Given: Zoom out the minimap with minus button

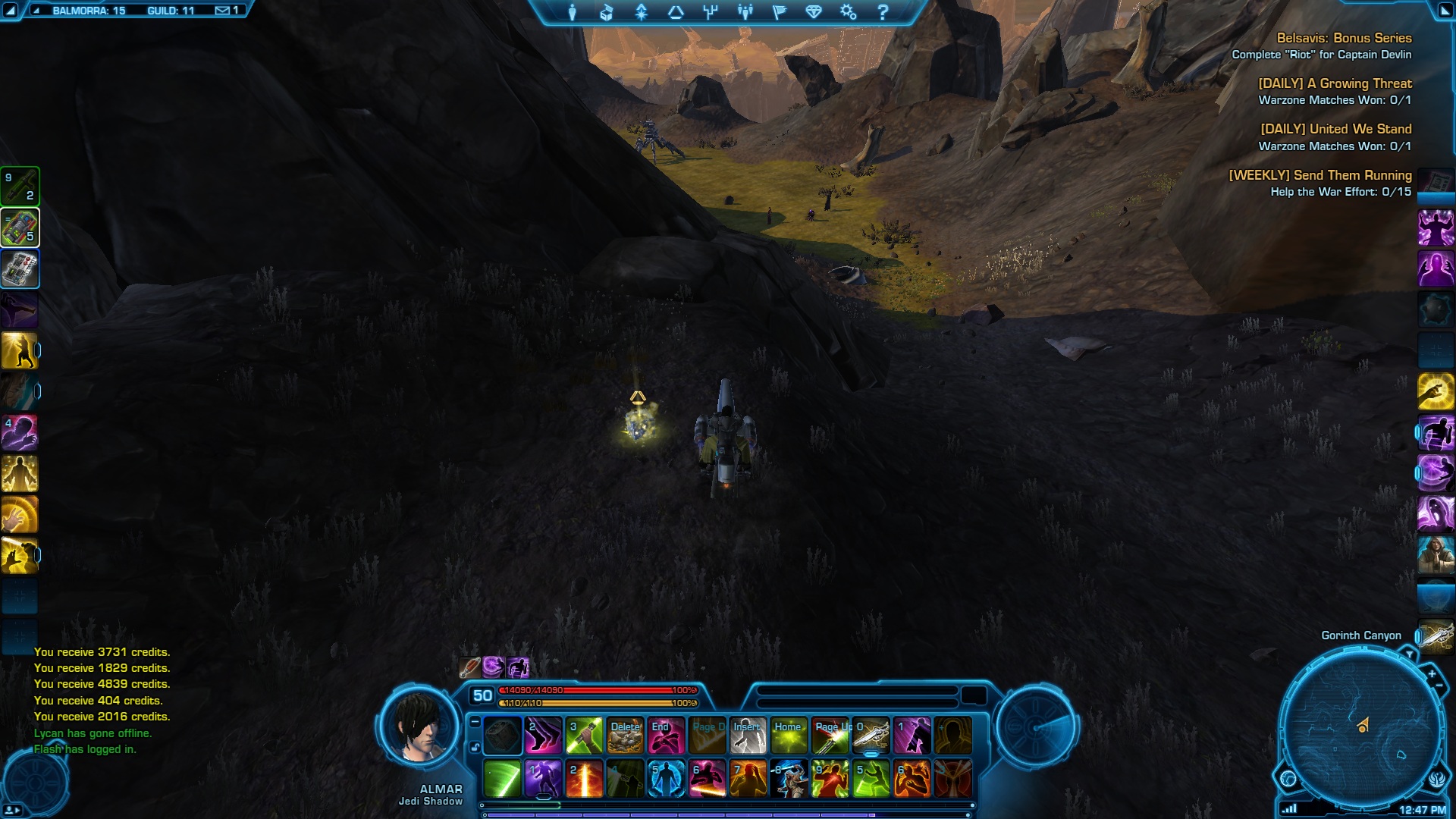Looking at the screenshot, I should [1439, 686].
